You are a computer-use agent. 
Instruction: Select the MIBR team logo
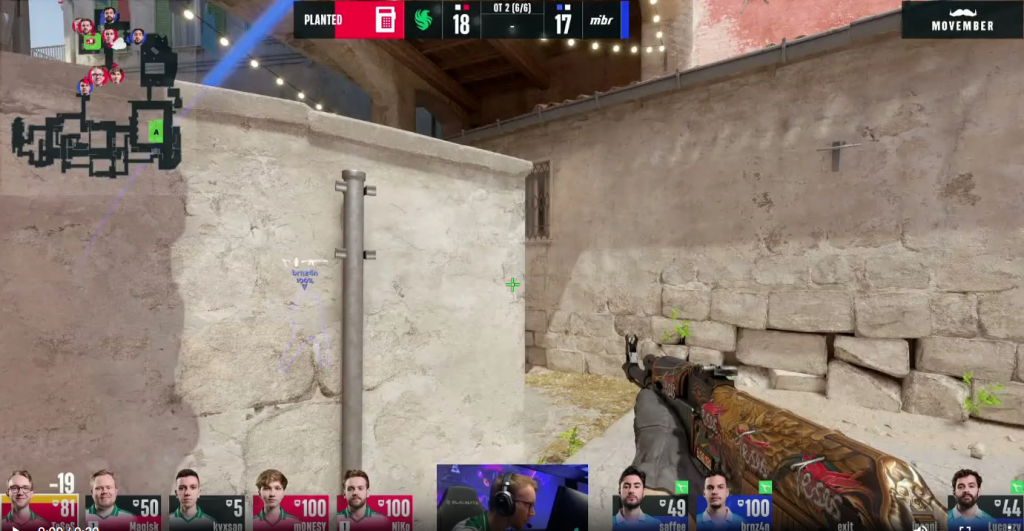pyautogui.click(x=598, y=20)
